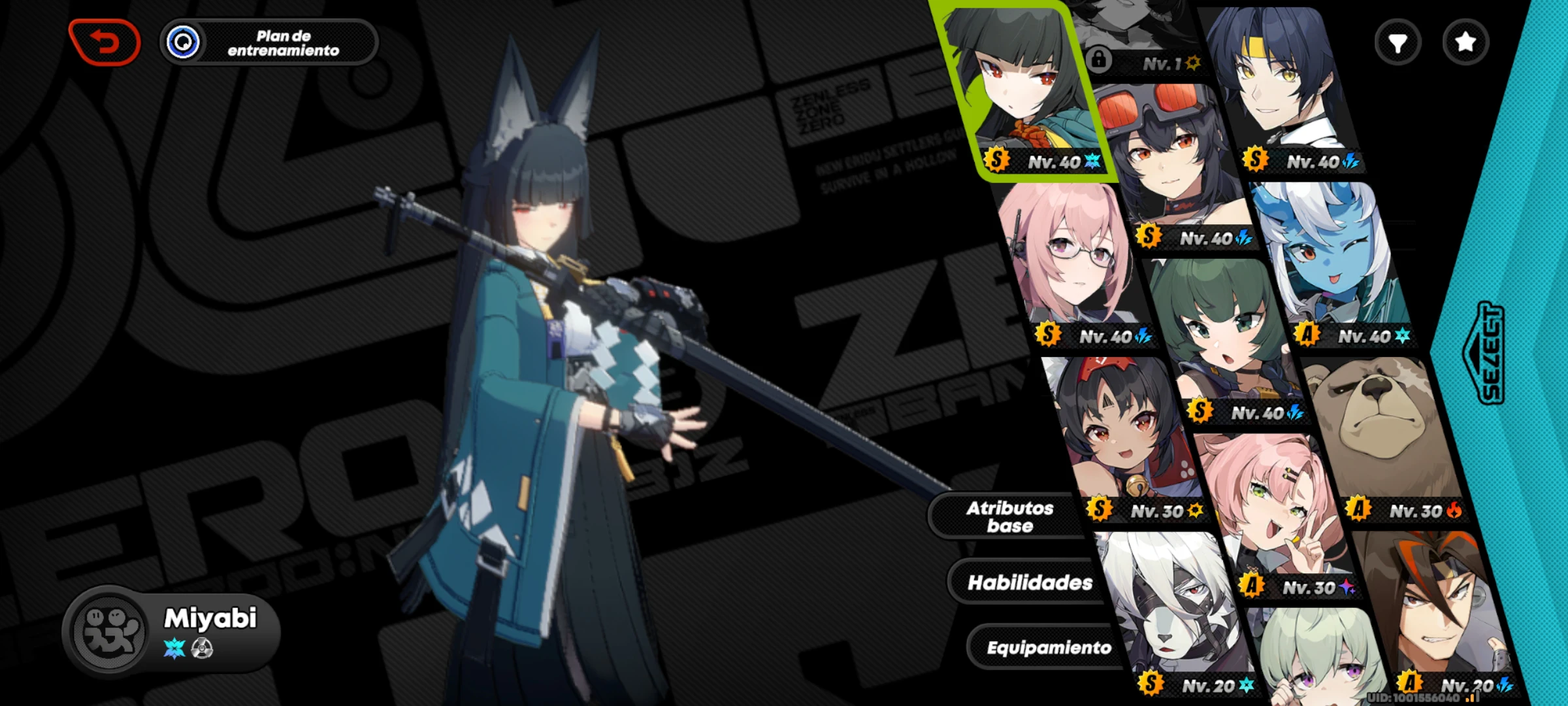Viewport: 1568px width, 706px height.
Task: Open the filter funnel icon
Action: tap(1398, 42)
